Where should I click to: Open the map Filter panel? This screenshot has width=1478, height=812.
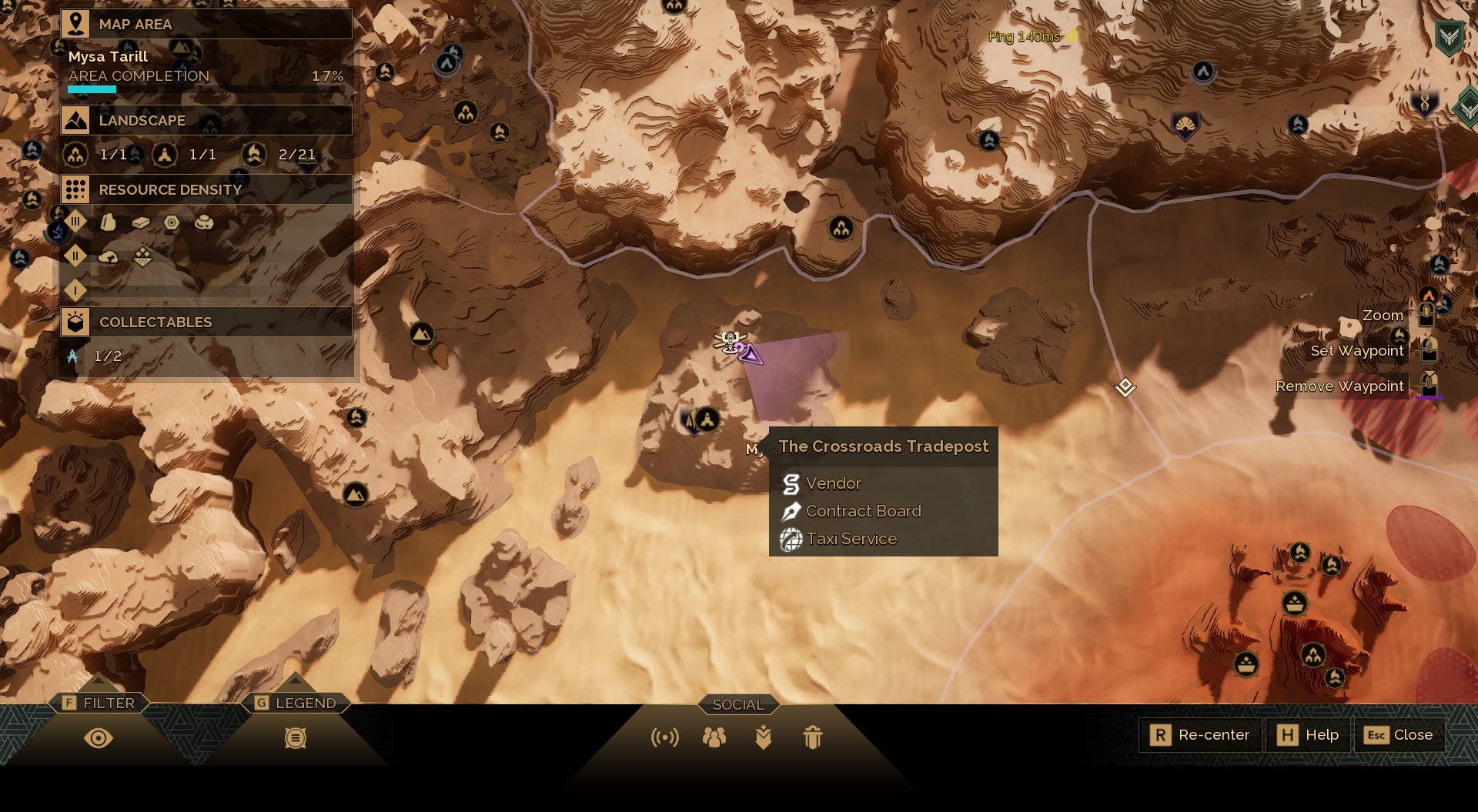[99, 737]
